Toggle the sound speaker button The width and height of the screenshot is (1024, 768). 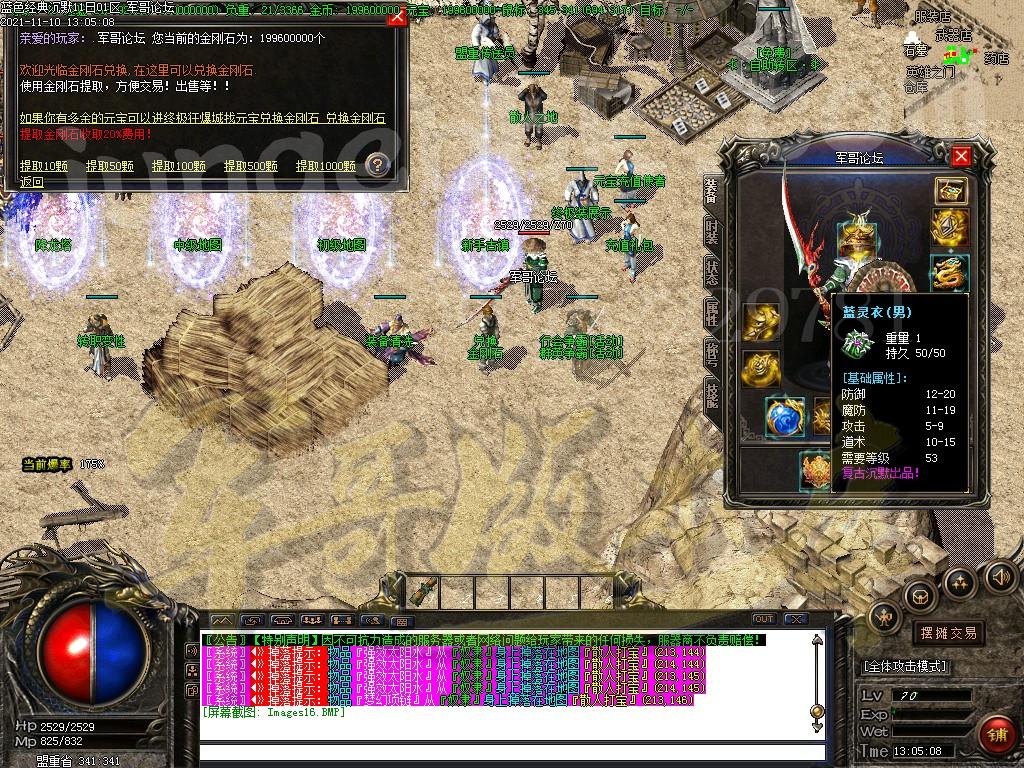click(x=1000, y=577)
